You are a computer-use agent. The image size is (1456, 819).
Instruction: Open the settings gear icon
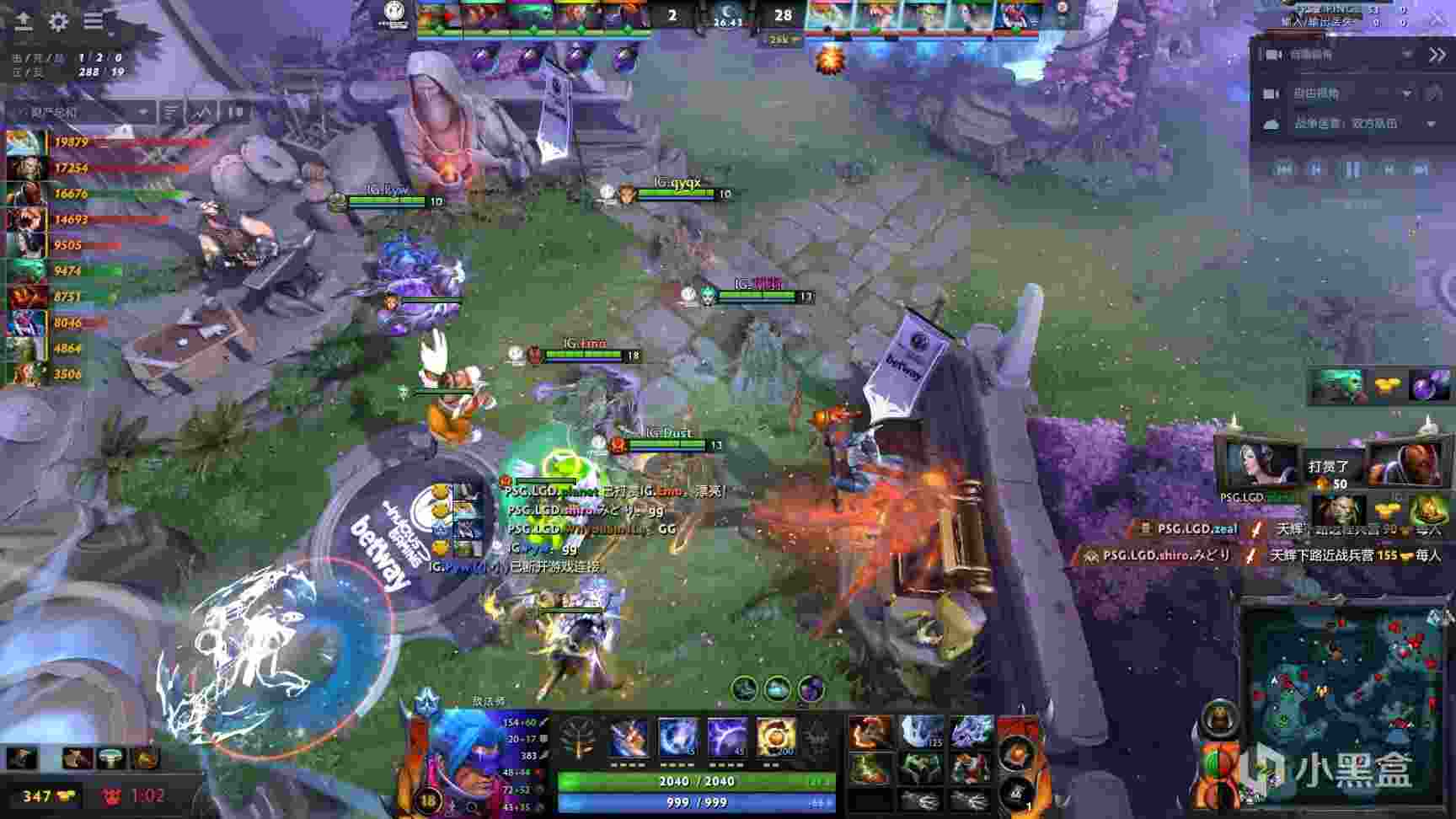58,21
